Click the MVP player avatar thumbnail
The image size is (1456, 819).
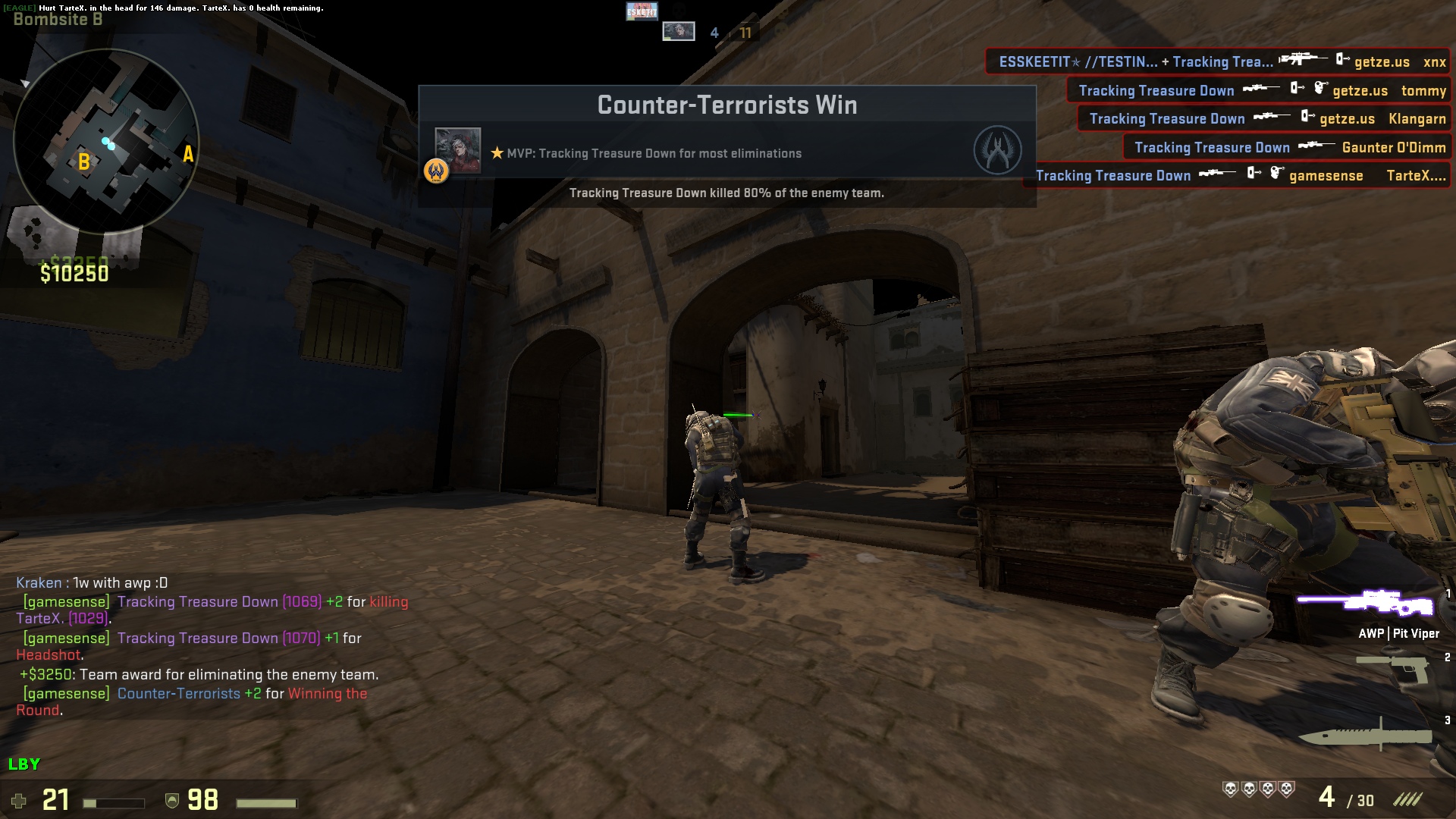point(457,151)
